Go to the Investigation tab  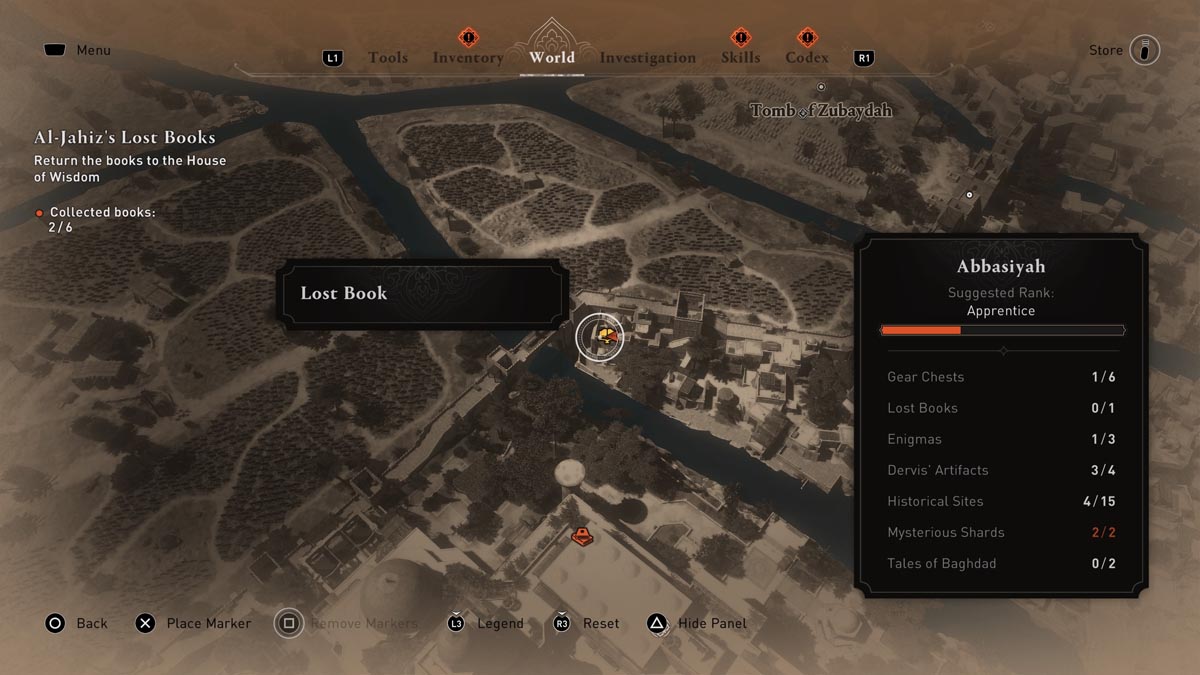coord(647,58)
